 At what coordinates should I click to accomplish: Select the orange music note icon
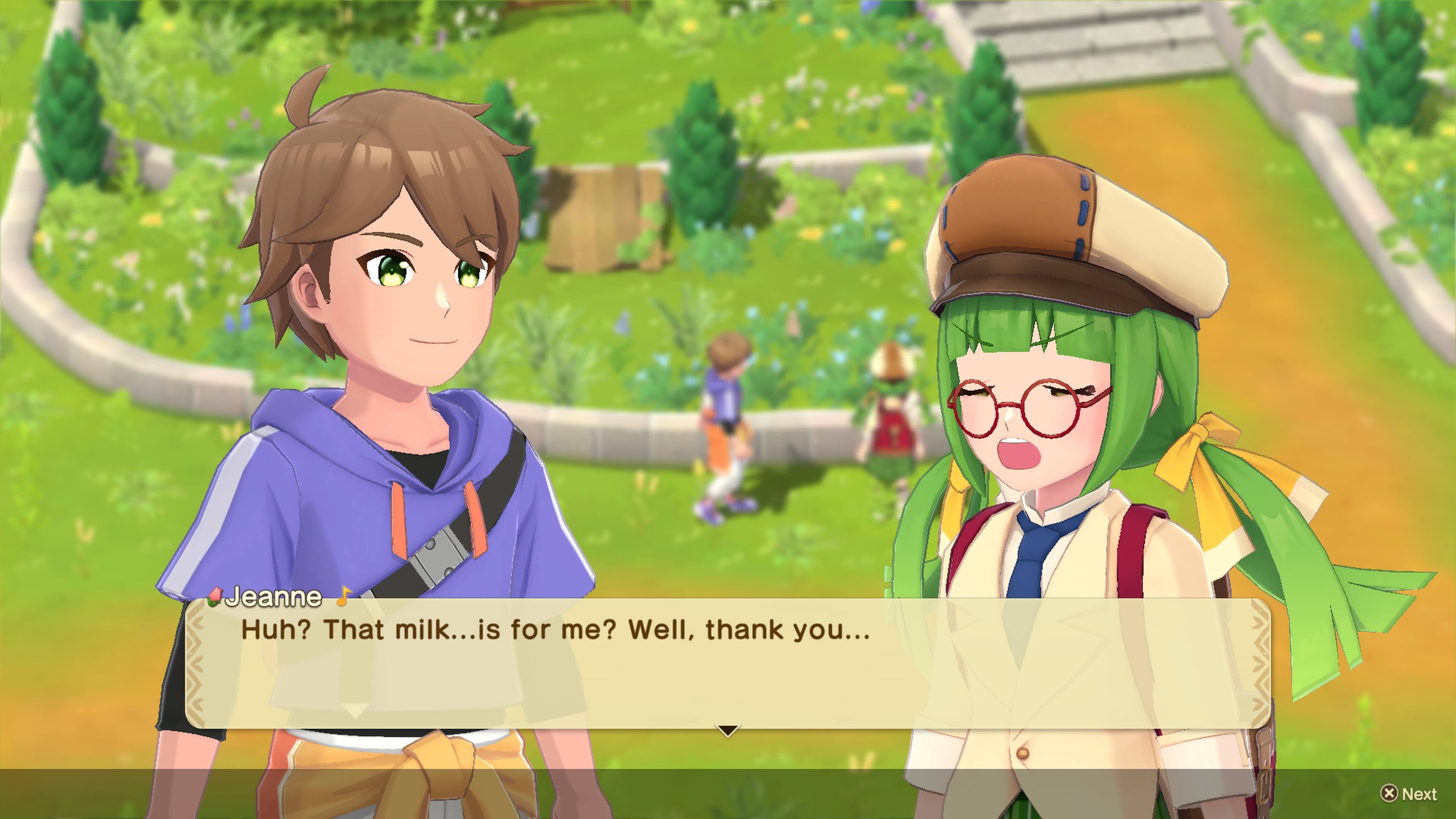coord(344,596)
